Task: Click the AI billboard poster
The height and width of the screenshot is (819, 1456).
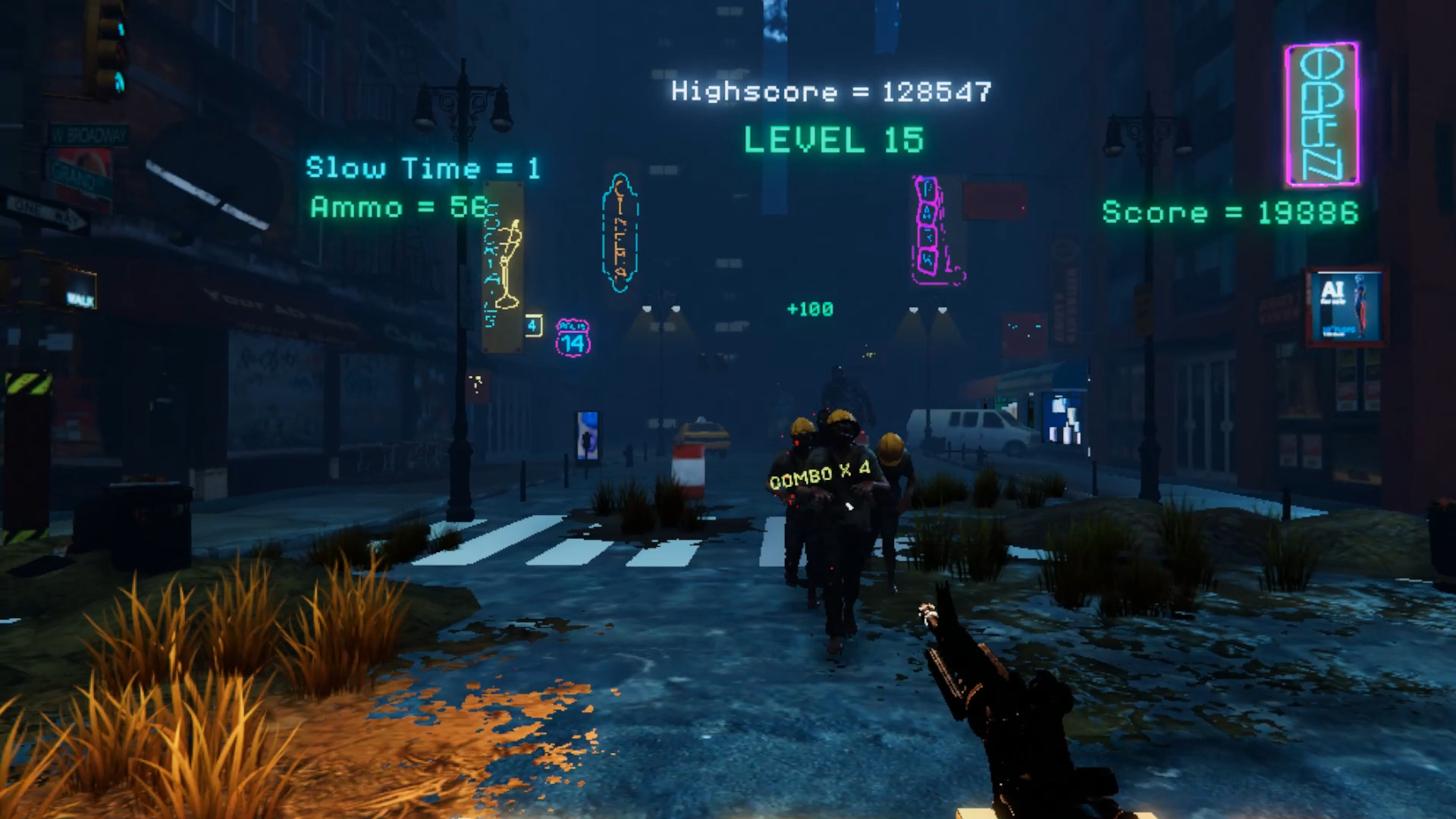Action: (1346, 306)
